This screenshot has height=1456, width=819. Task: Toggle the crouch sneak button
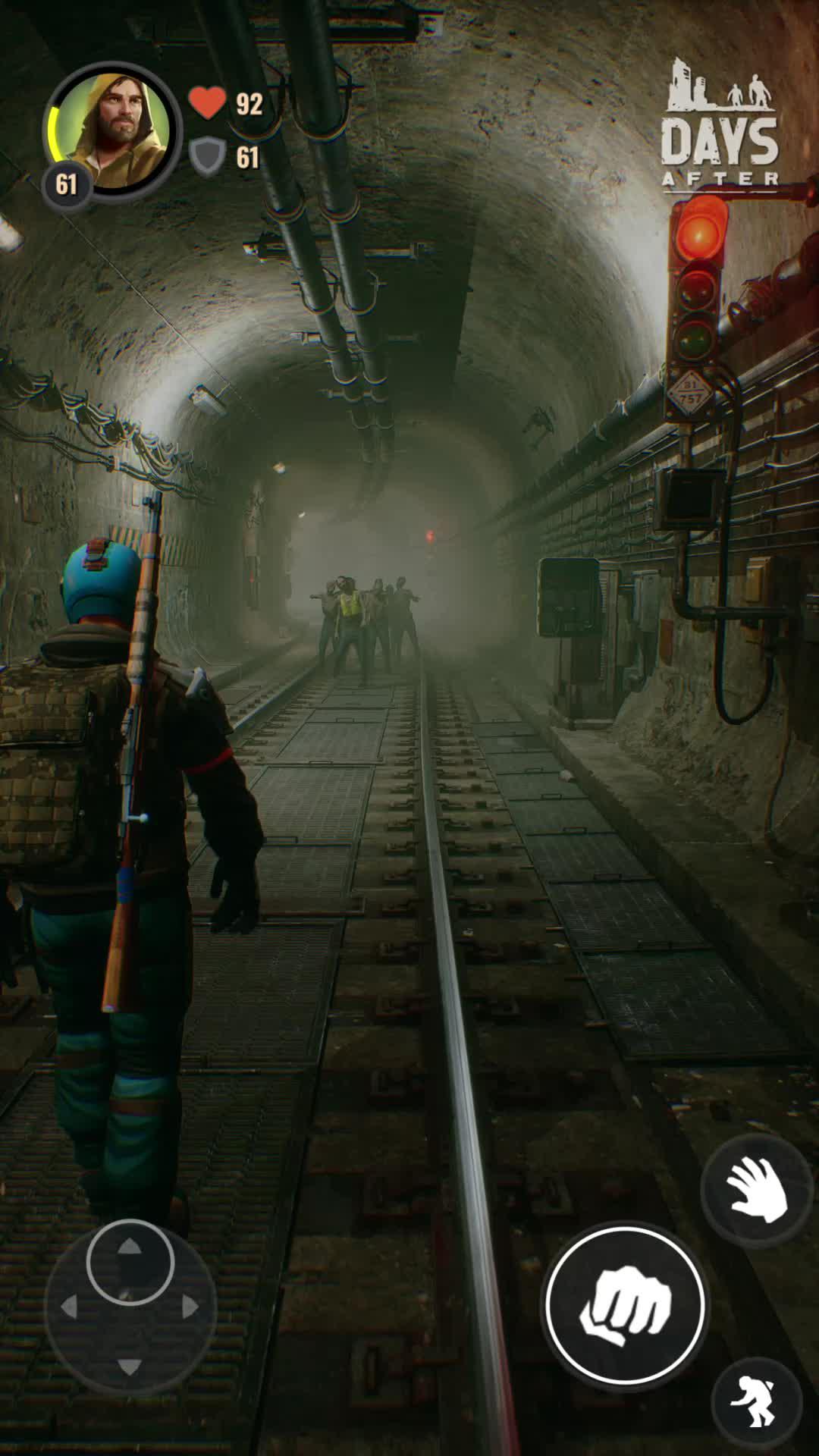757,1403
